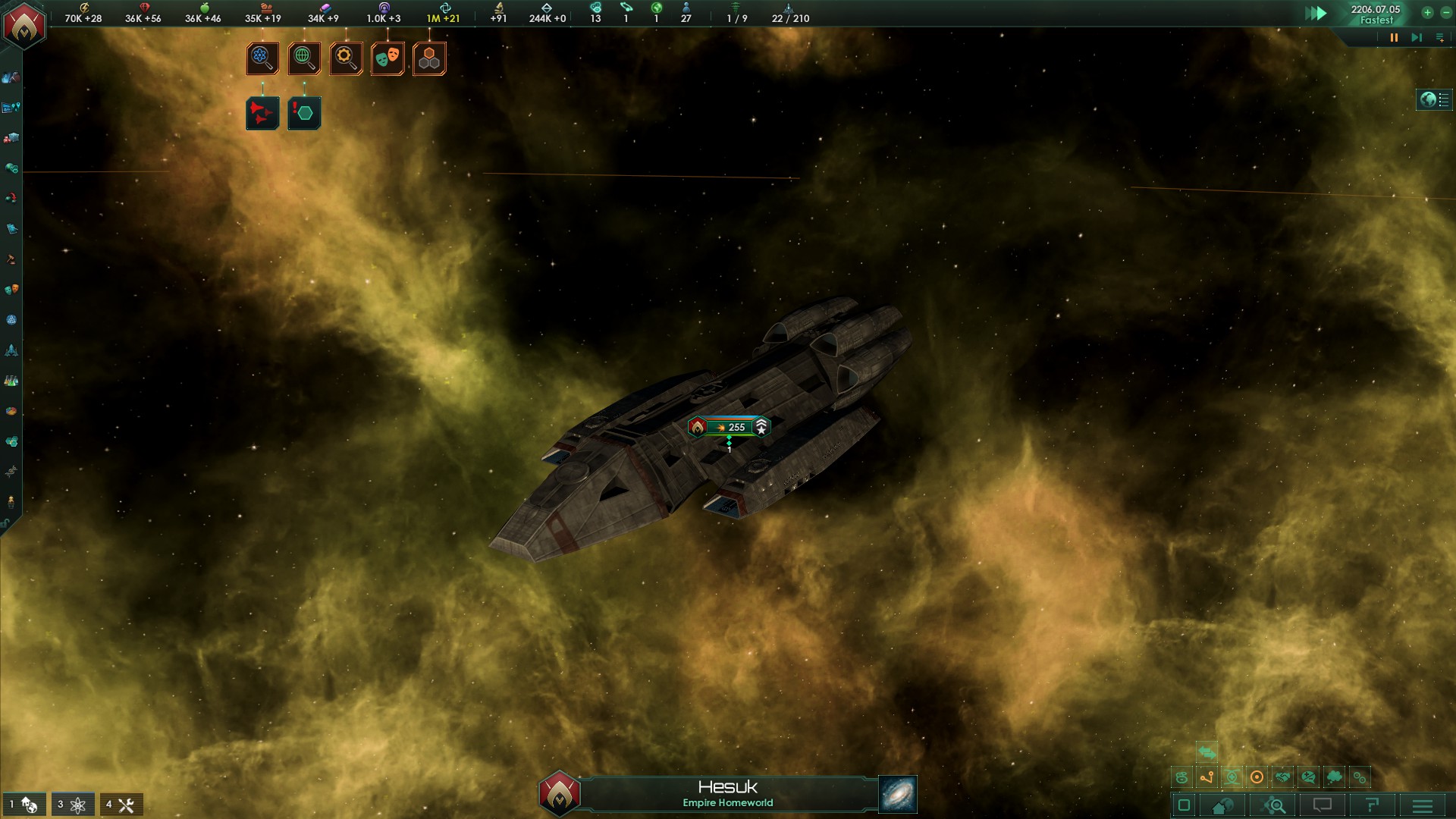Open the red warships alert

262,113
